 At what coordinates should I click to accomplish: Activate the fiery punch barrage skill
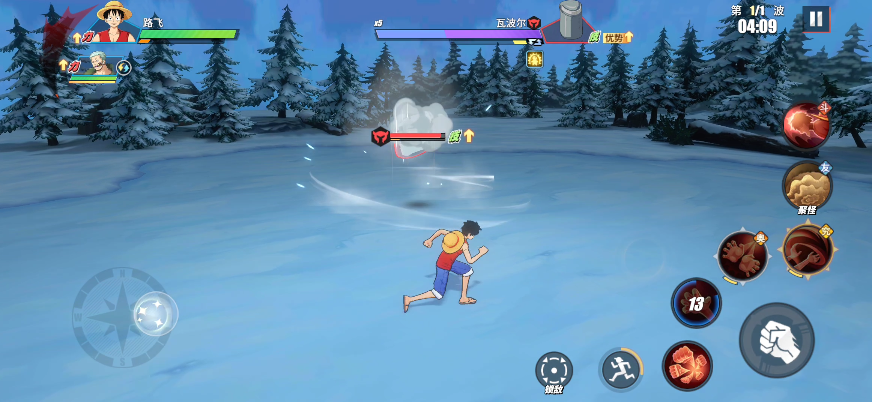pyautogui.click(x=687, y=365)
